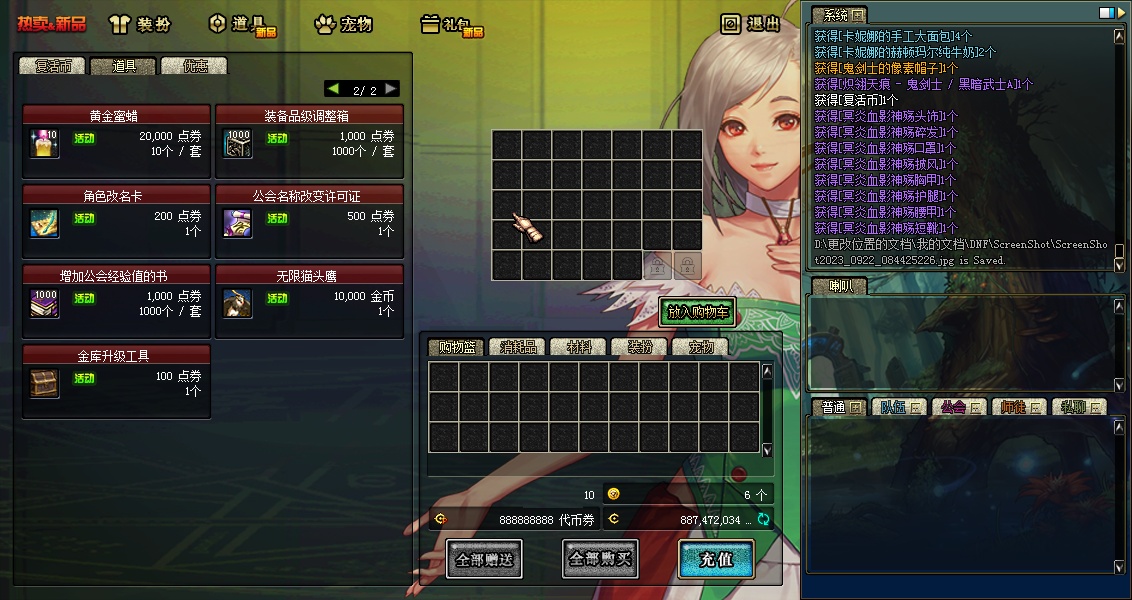Click 全部赠送 to gift everything

[484, 559]
